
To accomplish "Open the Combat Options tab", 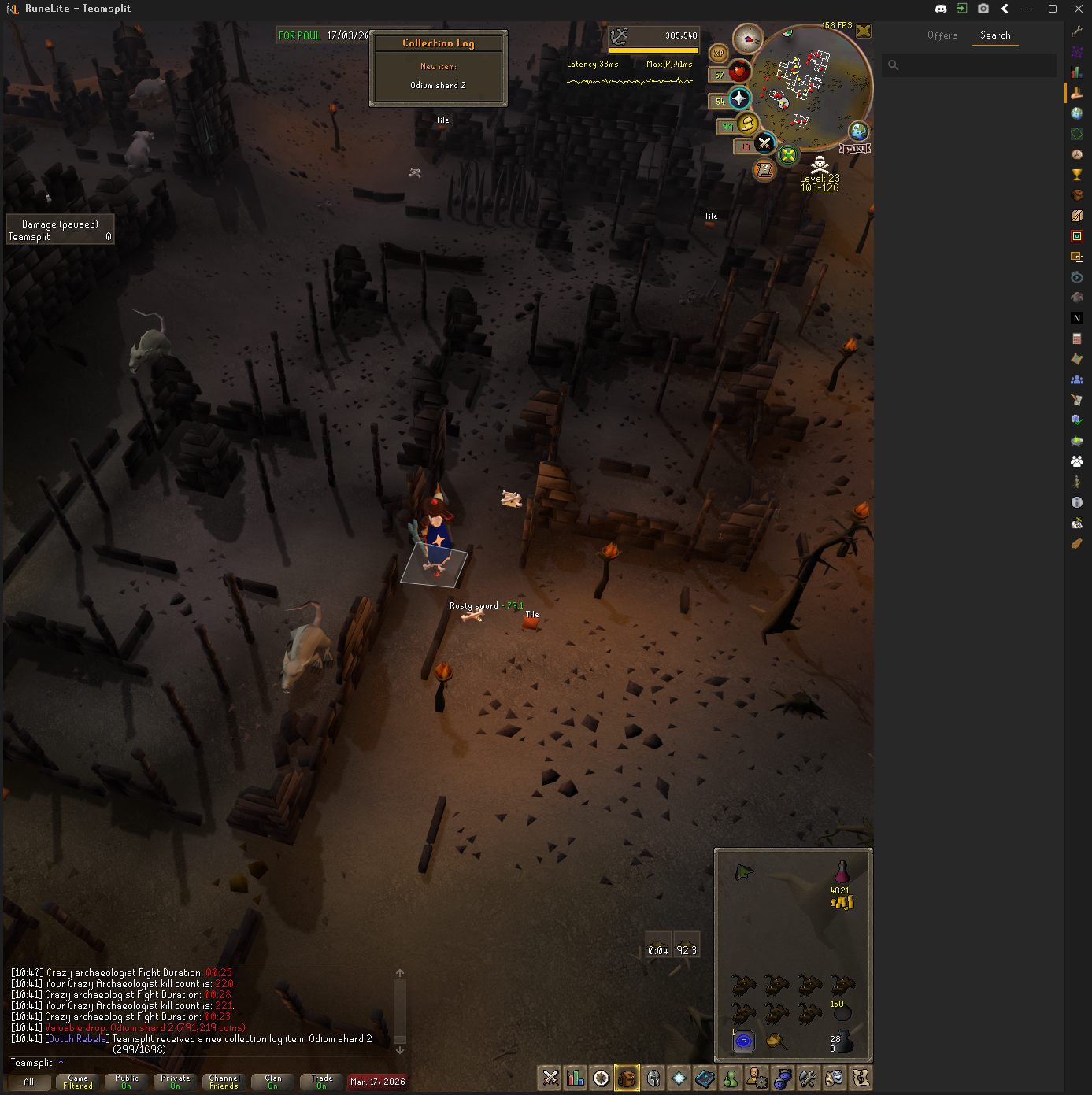I will click(x=550, y=1078).
